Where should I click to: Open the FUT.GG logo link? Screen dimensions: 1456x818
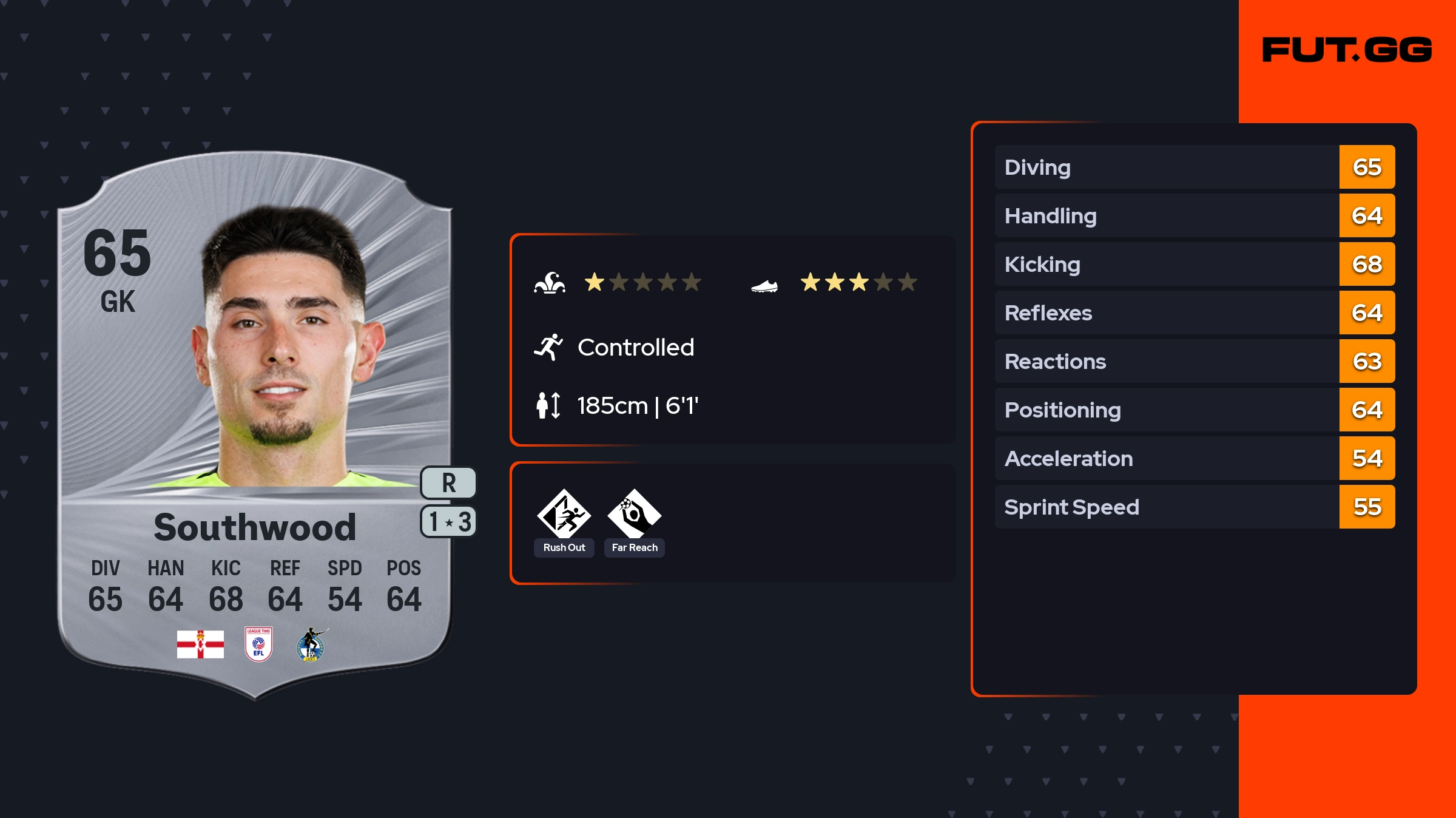pos(1347,50)
